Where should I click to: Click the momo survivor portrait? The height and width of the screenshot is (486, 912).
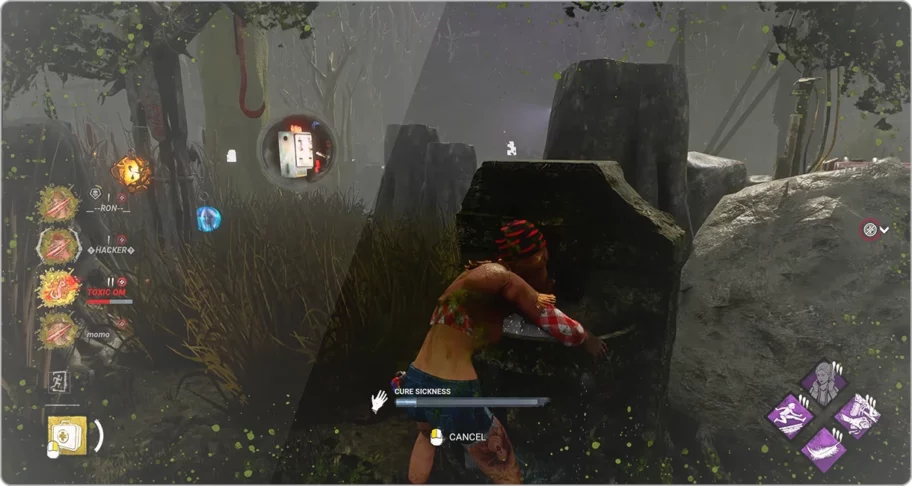[x=58, y=329]
